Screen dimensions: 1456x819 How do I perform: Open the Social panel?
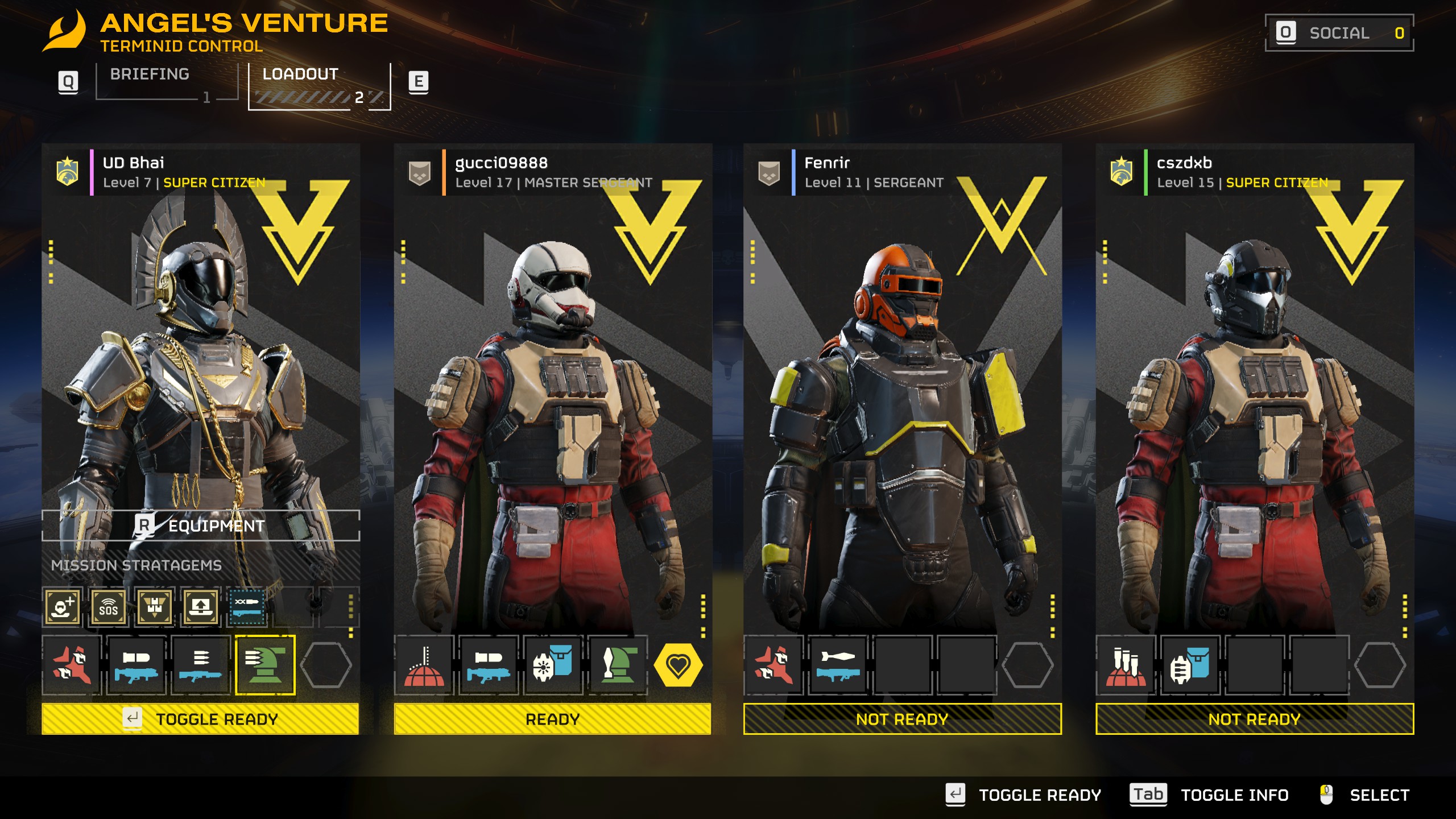pos(1339,33)
